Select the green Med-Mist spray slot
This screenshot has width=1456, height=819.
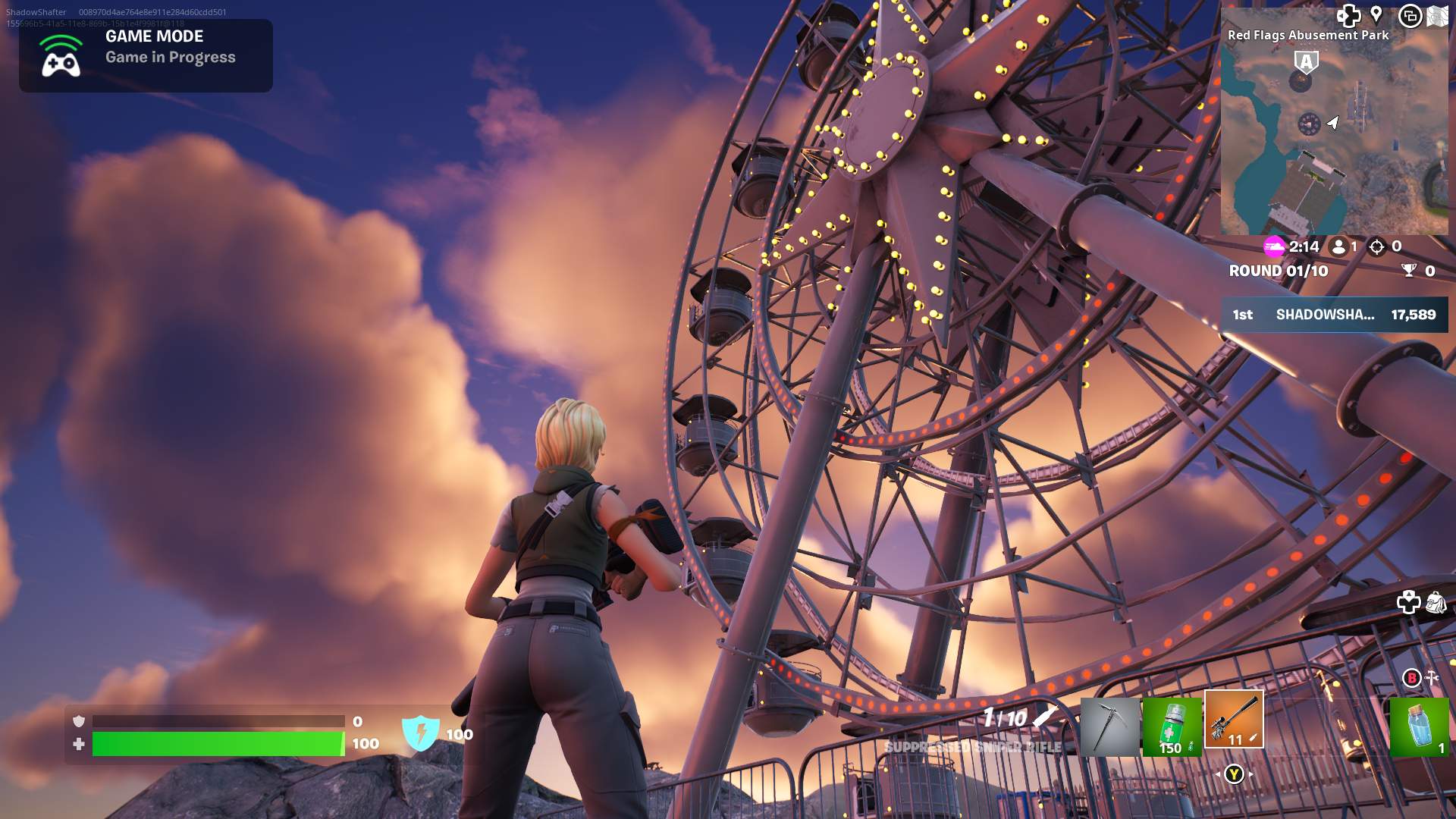(x=1172, y=727)
